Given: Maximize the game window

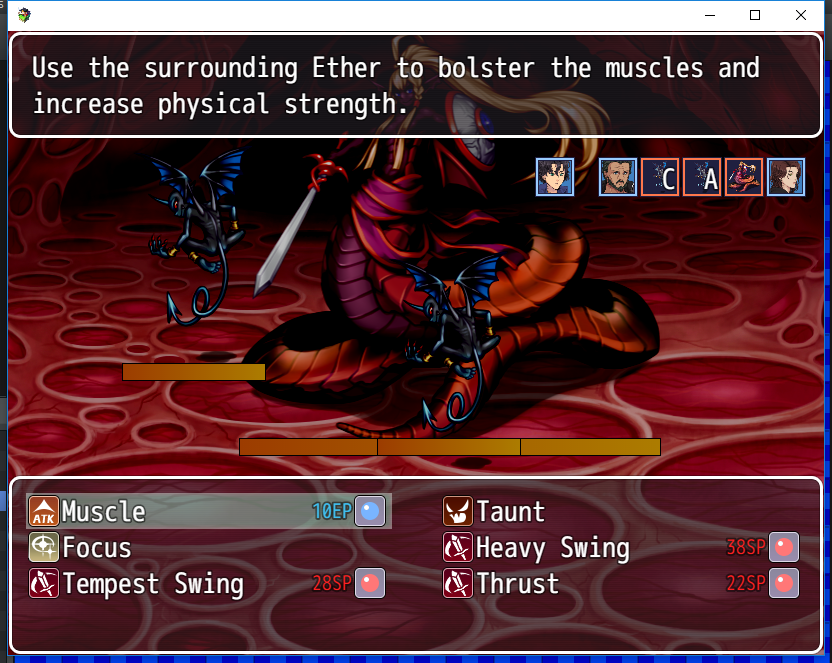Looking at the screenshot, I should click(x=755, y=15).
